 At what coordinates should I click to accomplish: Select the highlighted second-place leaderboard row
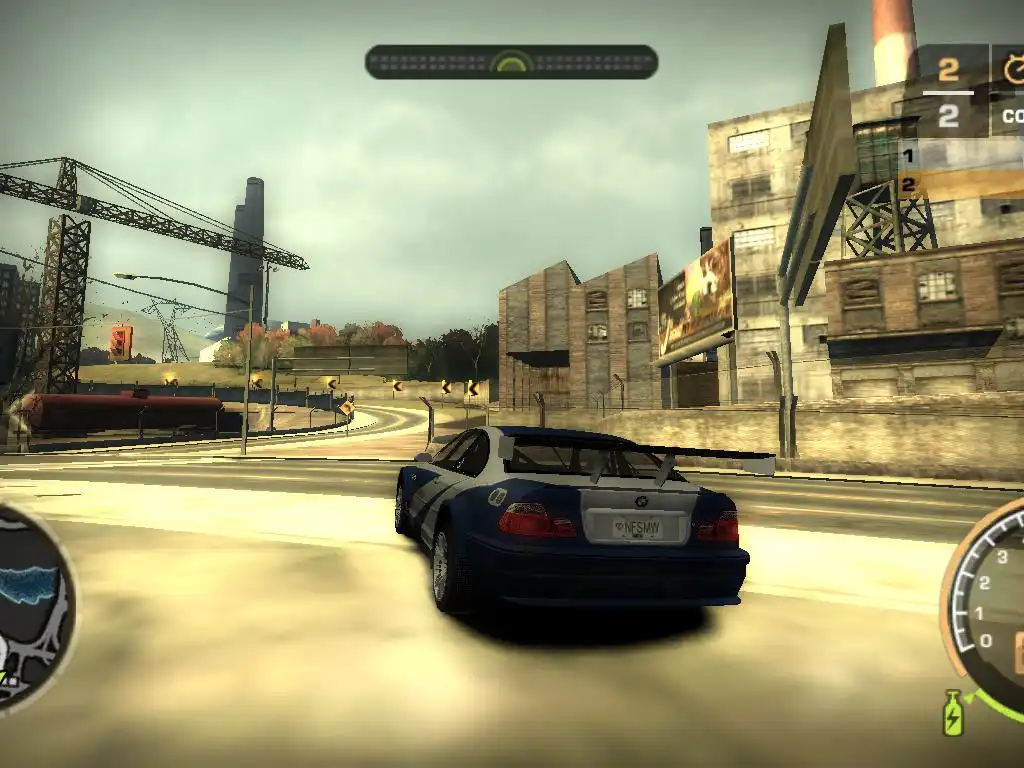960,184
